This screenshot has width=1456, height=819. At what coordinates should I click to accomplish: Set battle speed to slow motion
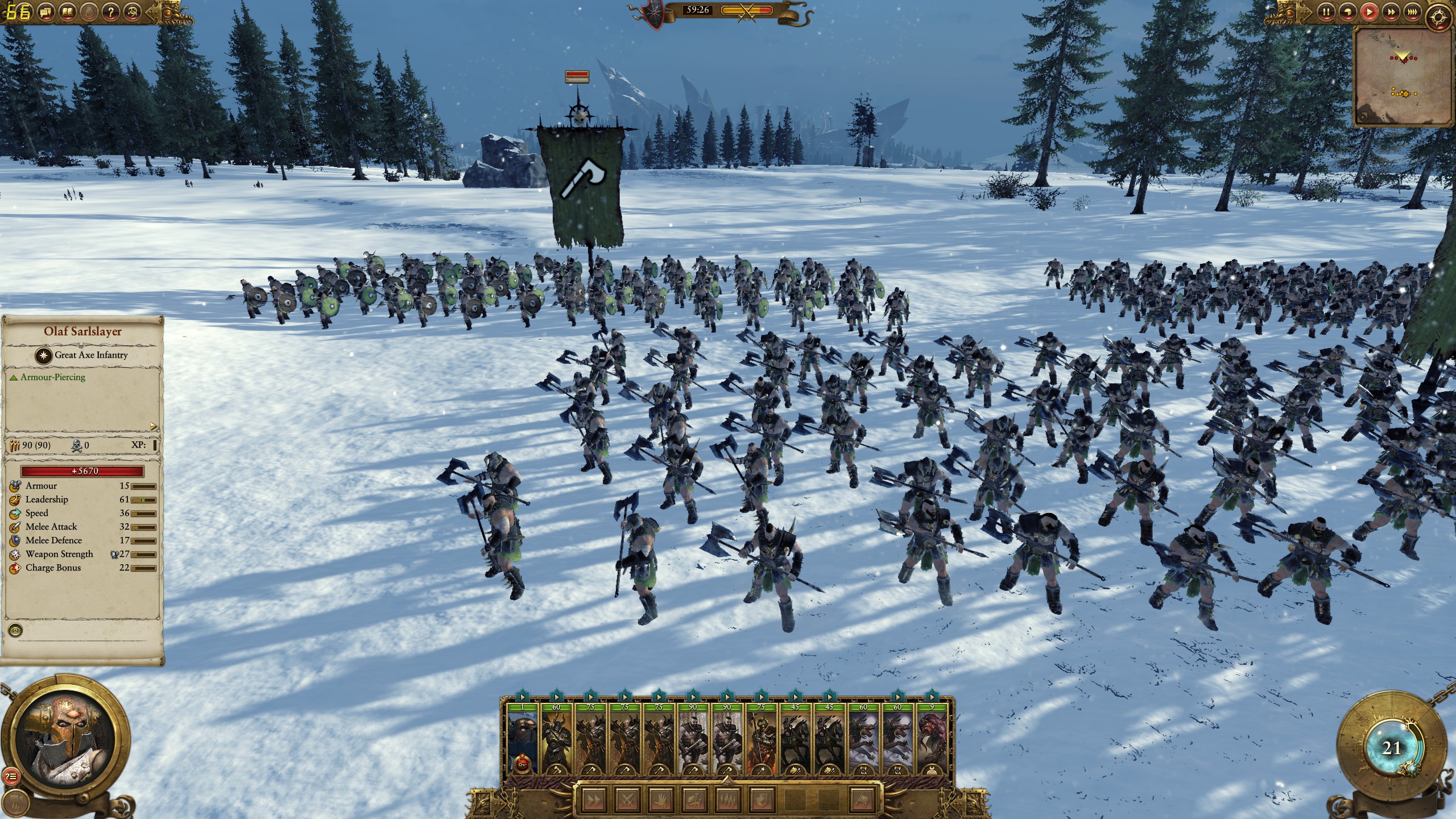(1346, 11)
